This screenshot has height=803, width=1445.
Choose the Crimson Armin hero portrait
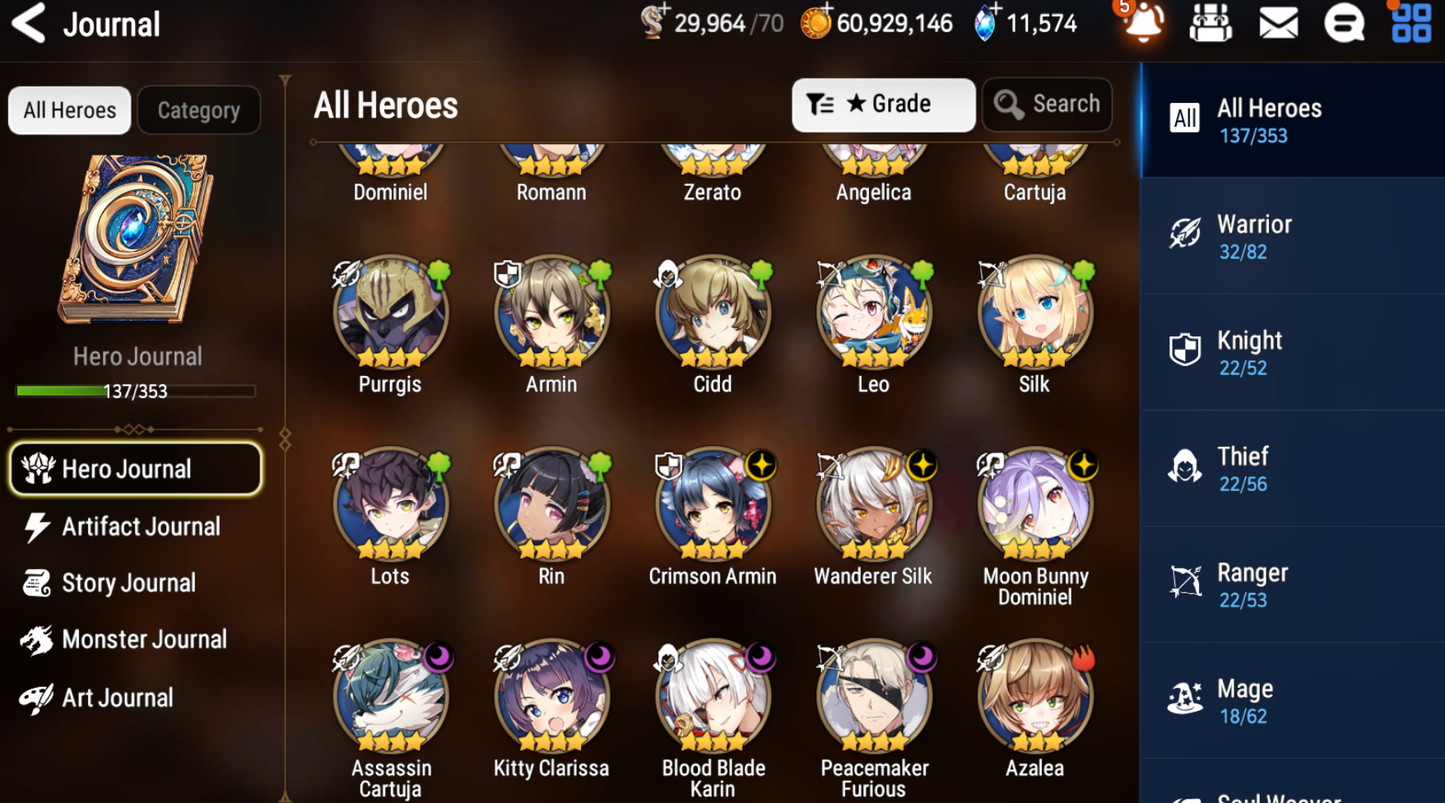[712, 507]
